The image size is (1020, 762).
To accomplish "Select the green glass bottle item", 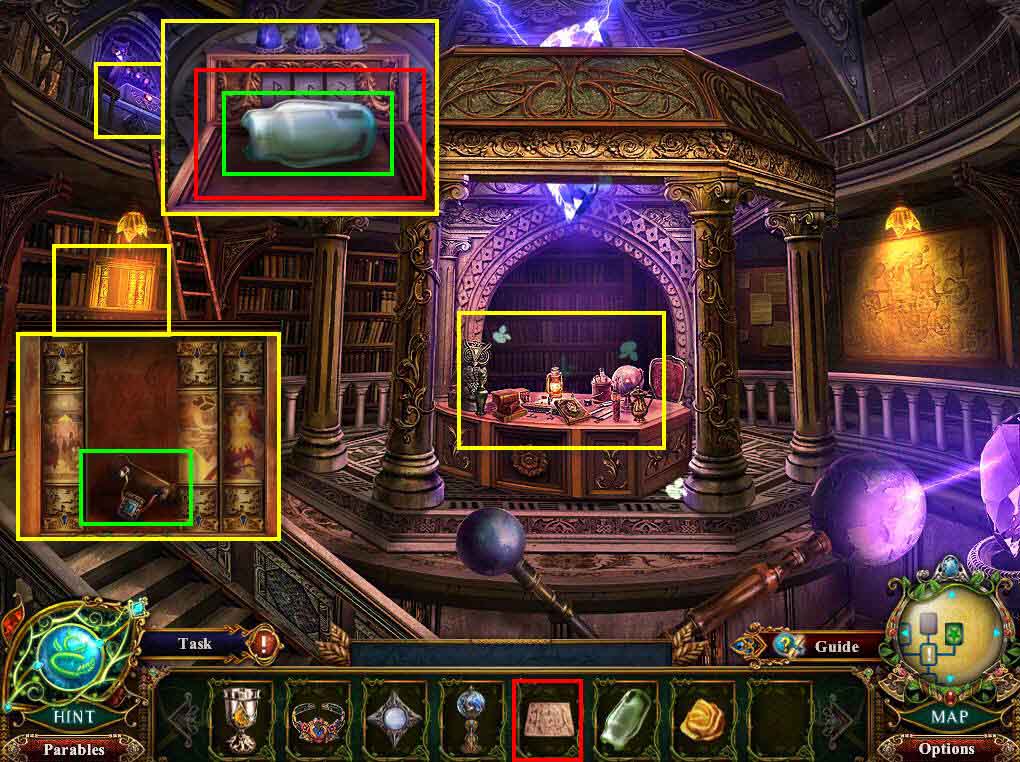I will pos(624,716).
